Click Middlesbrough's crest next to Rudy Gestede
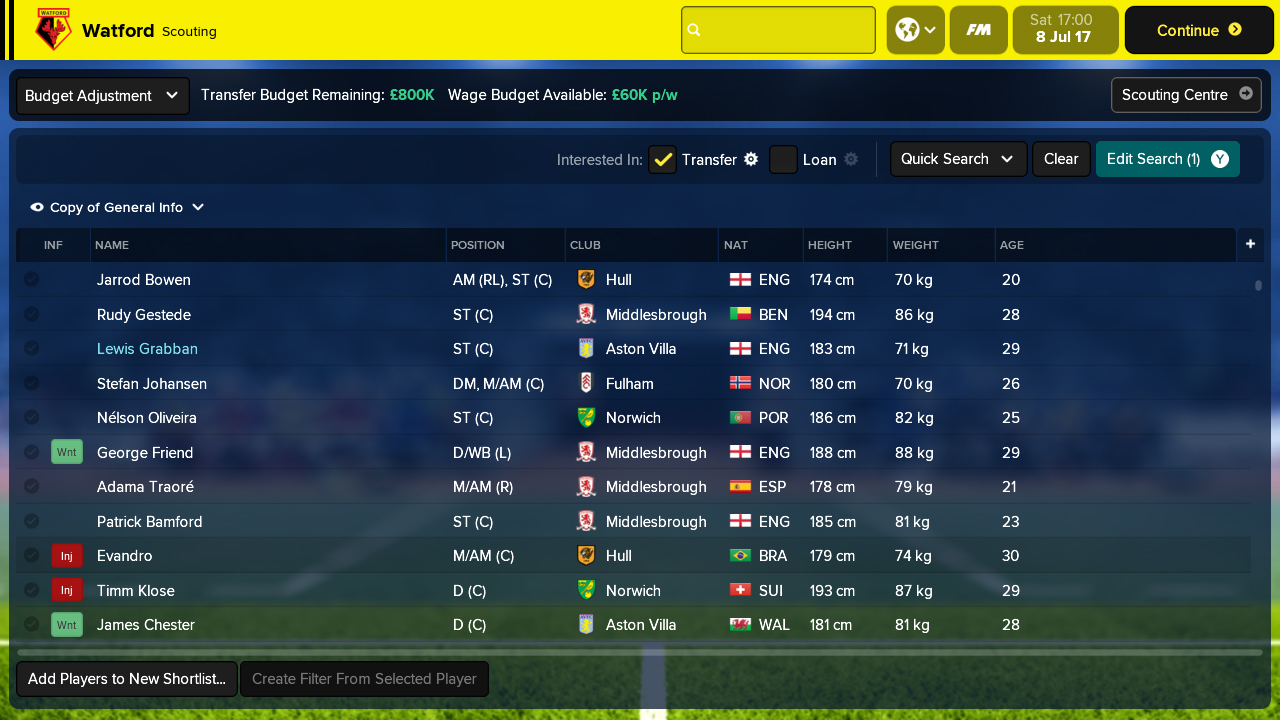Image resolution: width=1280 pixels, height=720 pixels. [588, 314]
